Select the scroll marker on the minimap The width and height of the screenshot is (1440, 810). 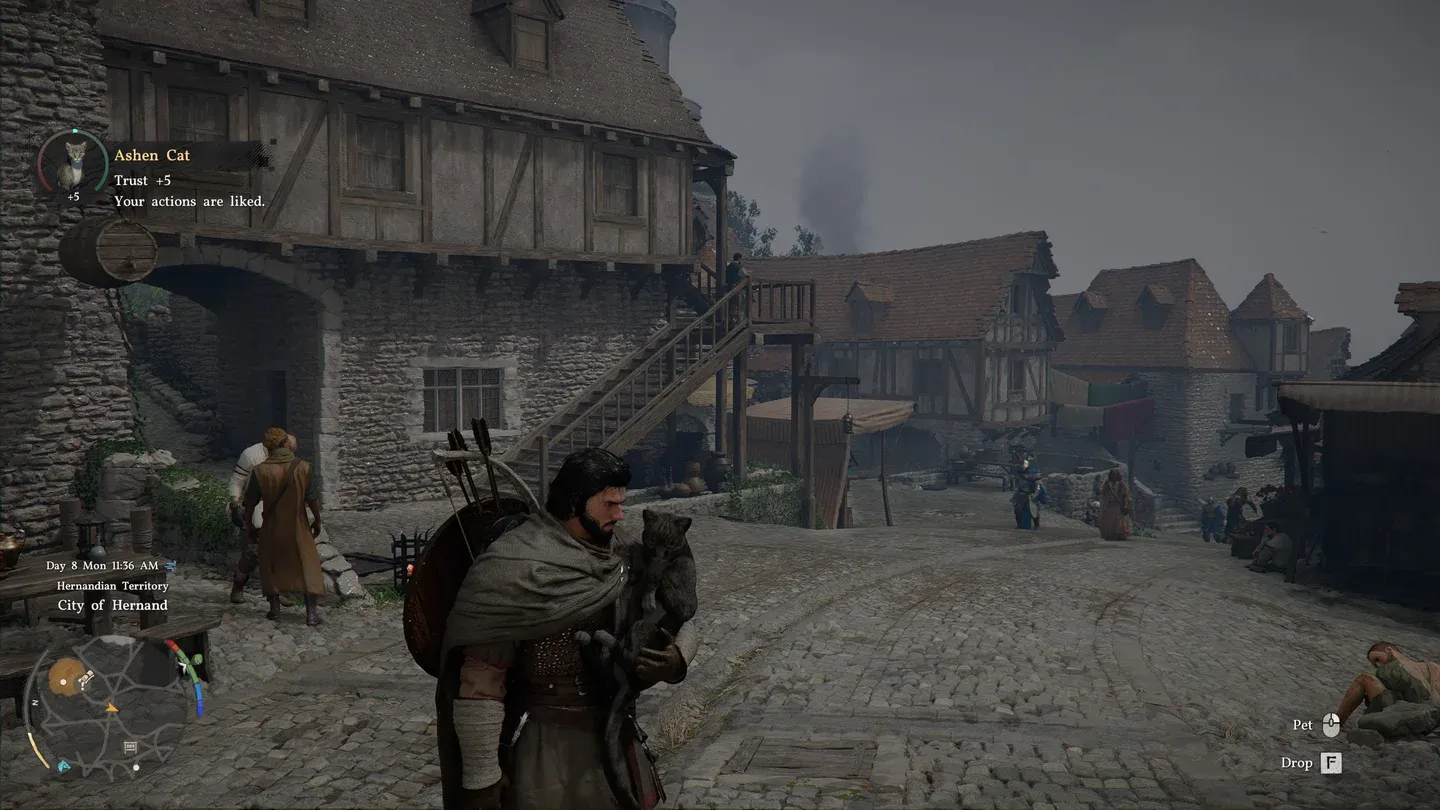pyautogui.click(x=86, y=680)
